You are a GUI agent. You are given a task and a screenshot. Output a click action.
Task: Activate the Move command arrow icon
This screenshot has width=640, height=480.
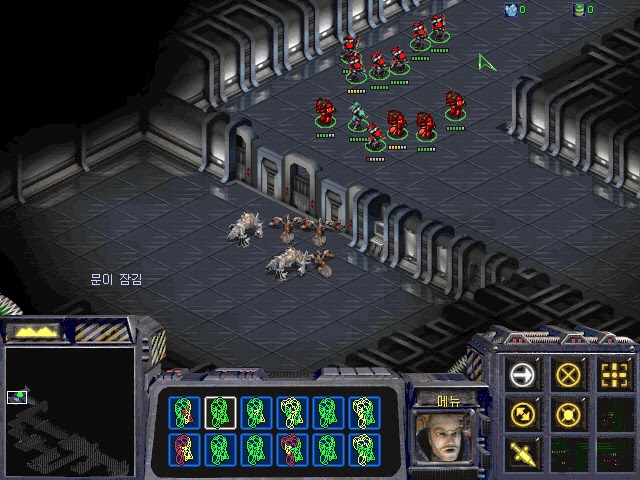pos(521,375)
